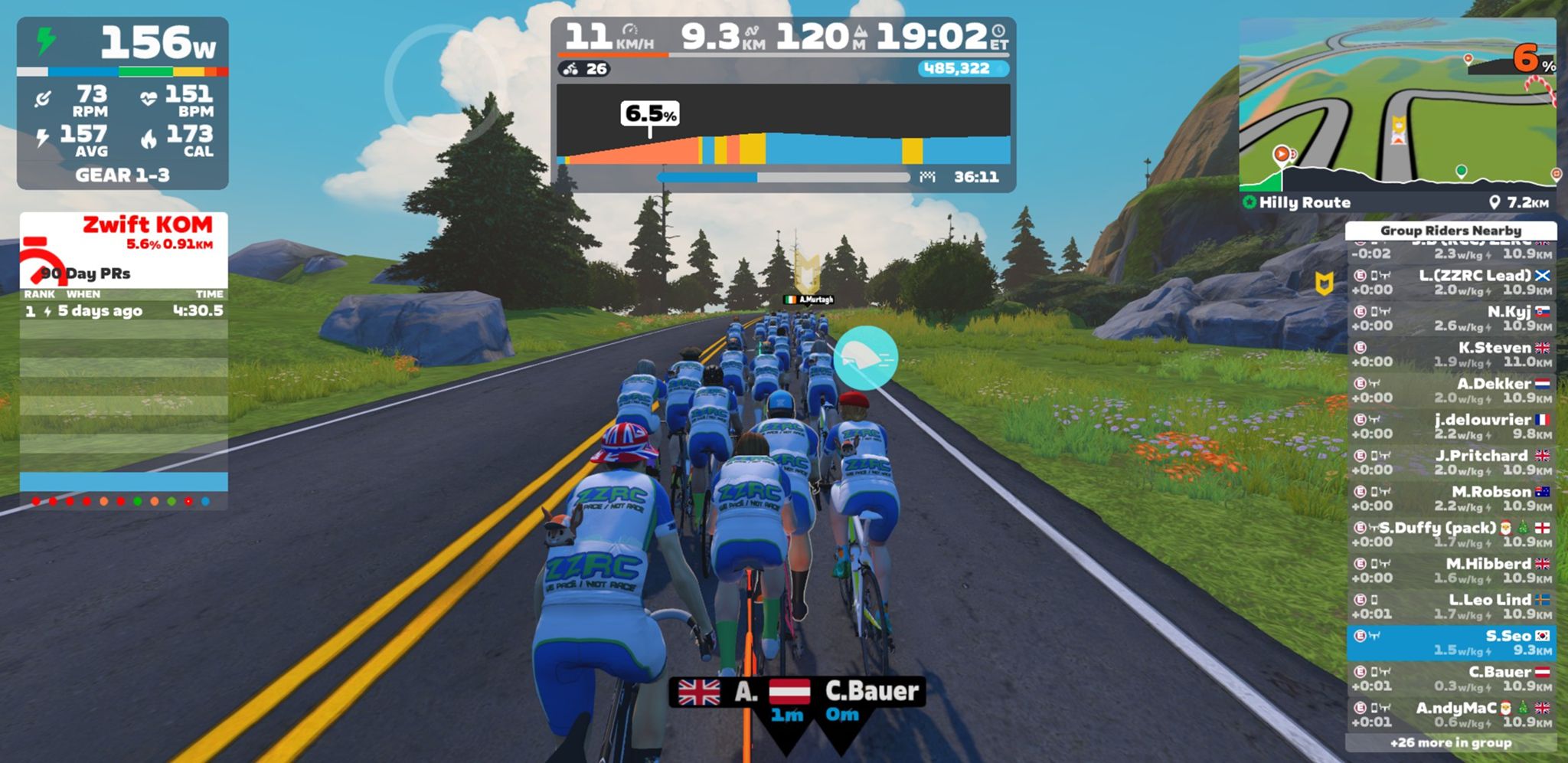Image resolution: width=1568 pixels, height=763 pixels.
Task: Choose rider N.Kyj from nearby riders
Action: pyautogui.click(x=1451, y=318)
